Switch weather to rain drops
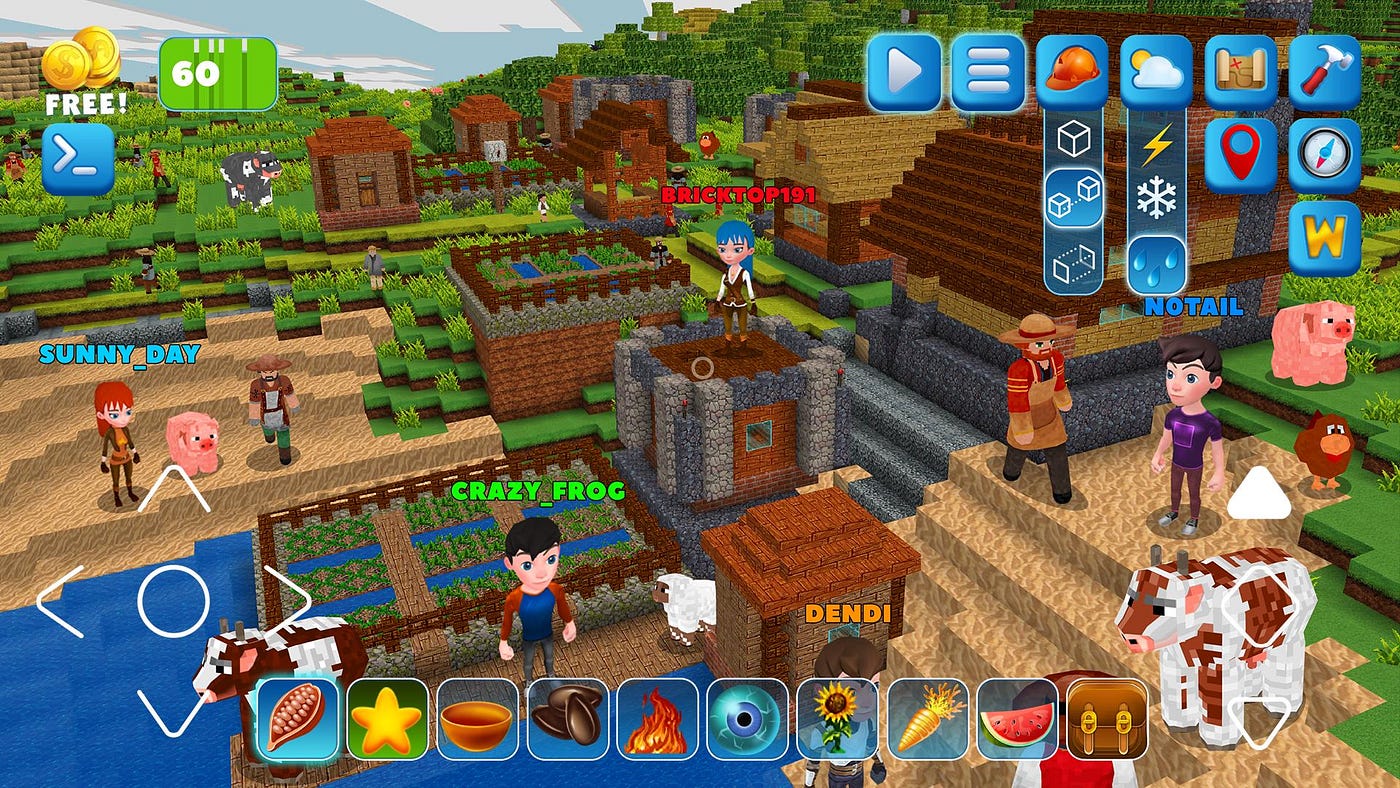 1157,265
